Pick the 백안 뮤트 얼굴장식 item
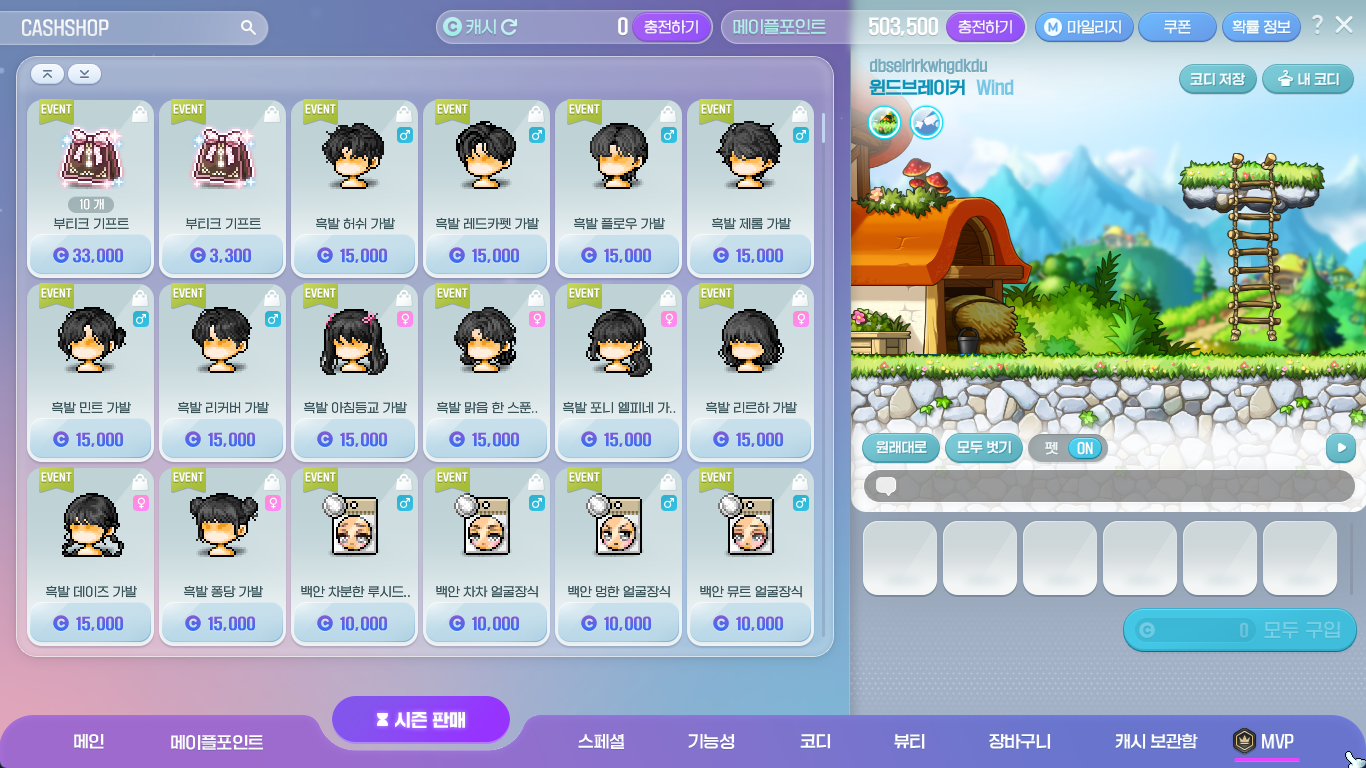The height and width of the screenshot is (768, 1366). (x=751, y=556)
